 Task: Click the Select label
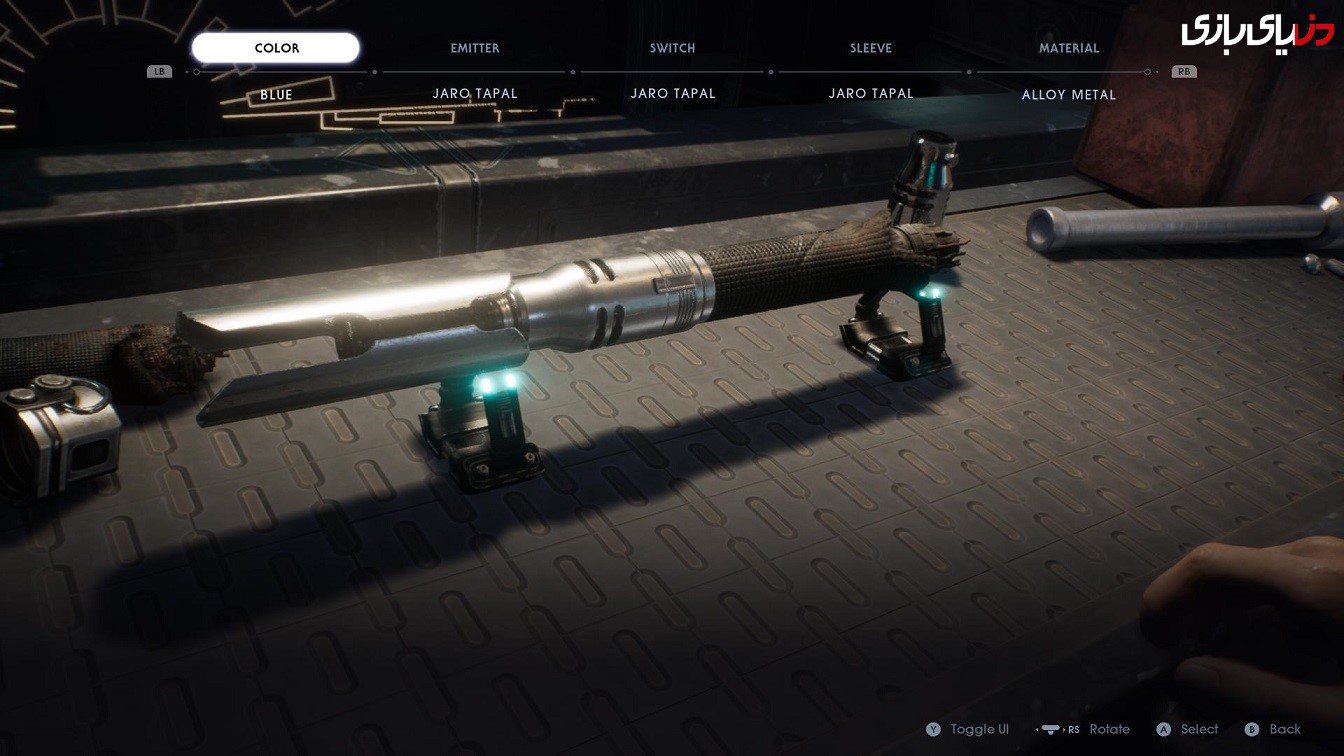(x=1198, y=730)
